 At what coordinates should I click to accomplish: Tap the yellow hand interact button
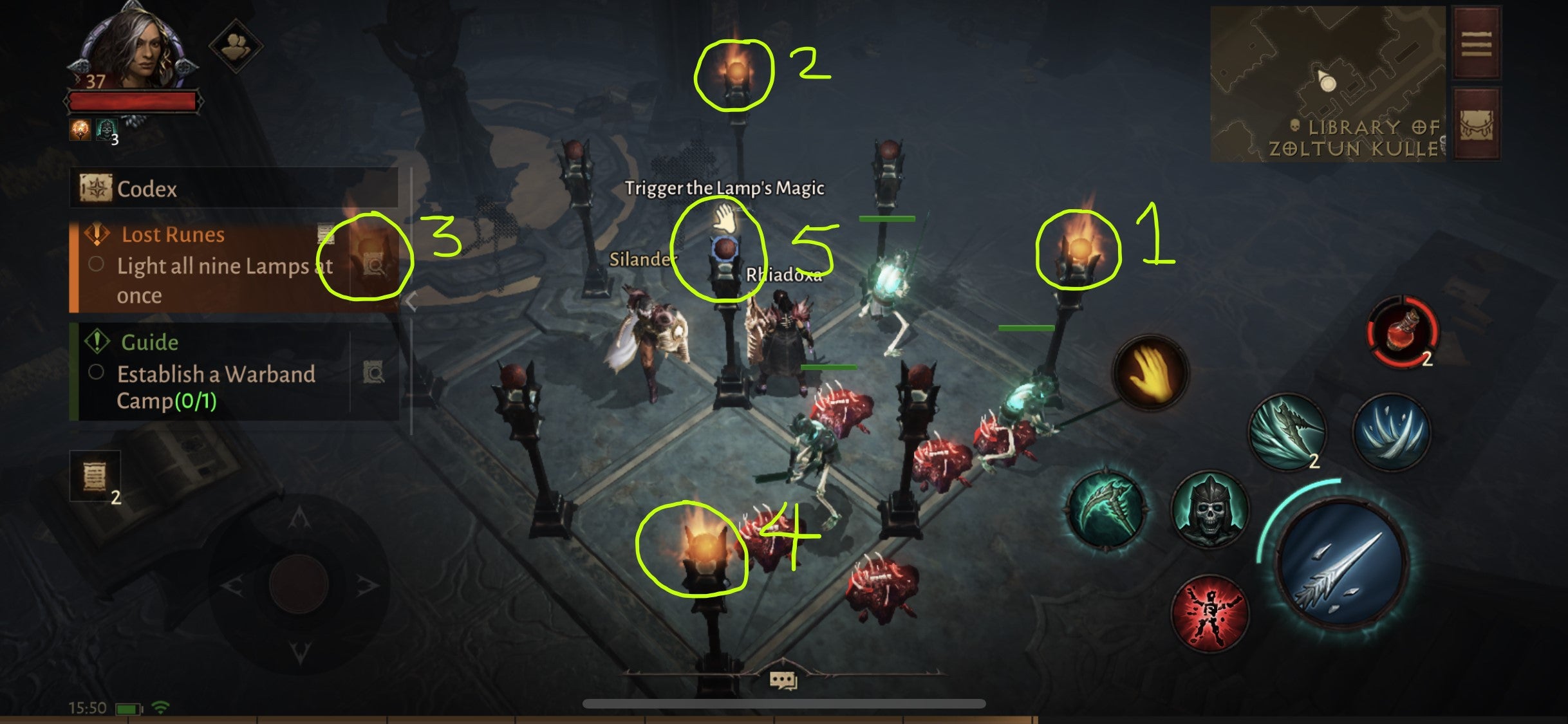(1150, 373)
